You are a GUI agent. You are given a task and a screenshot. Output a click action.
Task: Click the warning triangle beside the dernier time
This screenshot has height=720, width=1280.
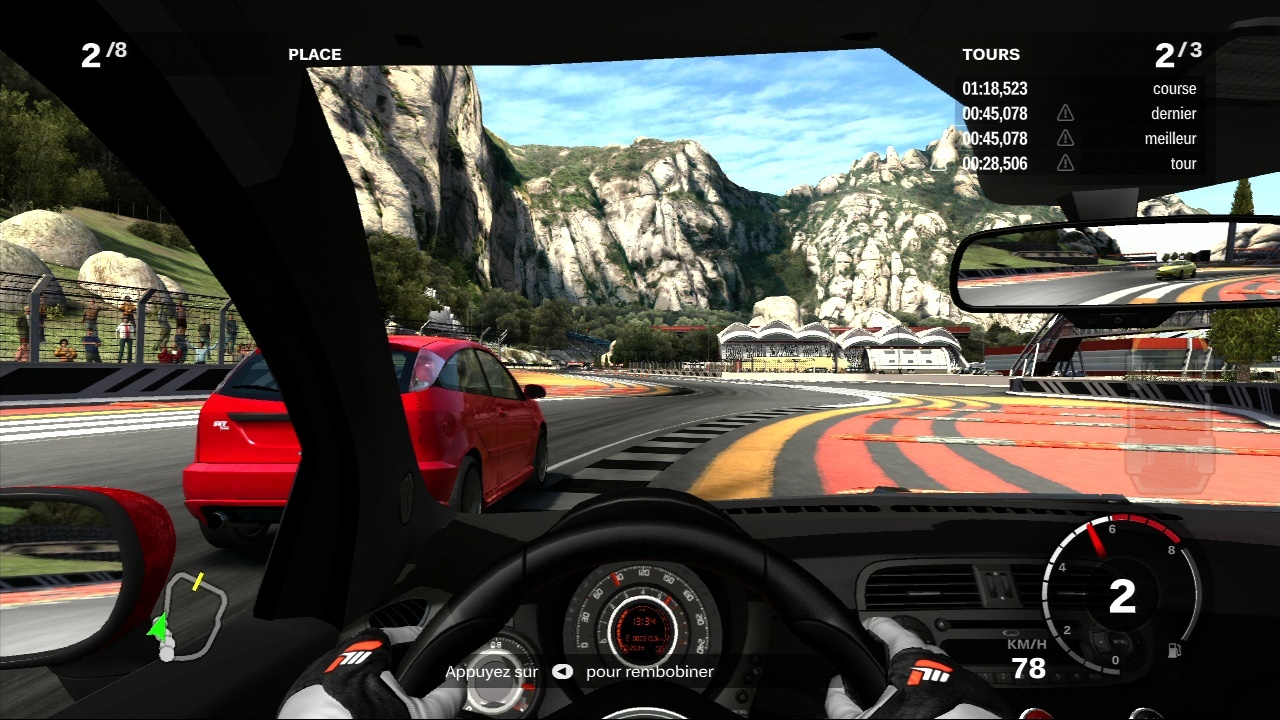click(x=1065, y=113)
